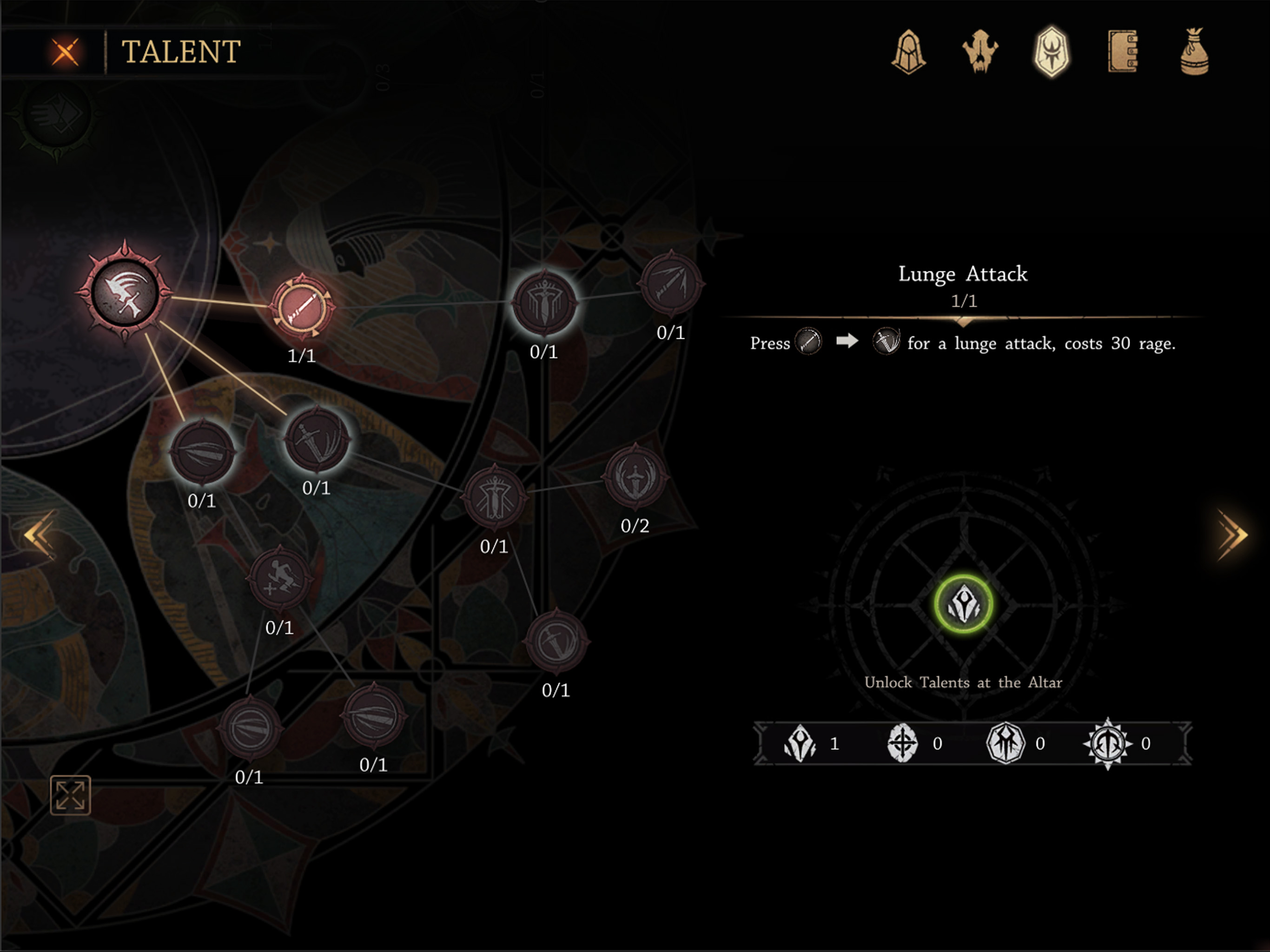1270x952 pixels.
Task: Select the Lunge Attack talent node
Action: [302, 308]
